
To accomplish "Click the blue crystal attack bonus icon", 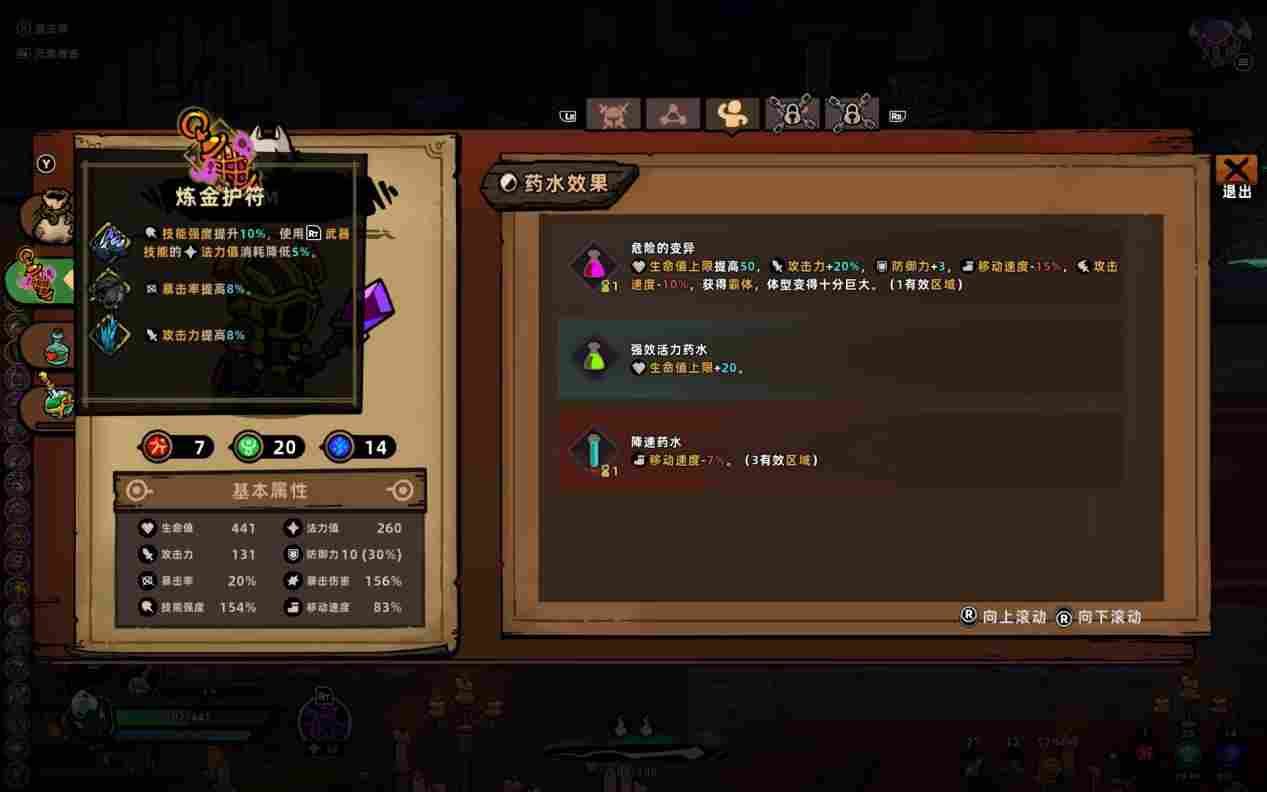I will 110,335.
